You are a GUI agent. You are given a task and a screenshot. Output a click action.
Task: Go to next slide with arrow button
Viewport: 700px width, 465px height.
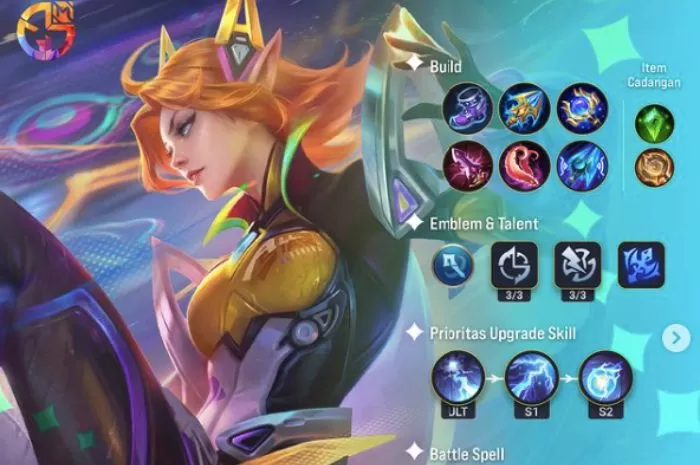pyautogui.click(x=675, y=338)
